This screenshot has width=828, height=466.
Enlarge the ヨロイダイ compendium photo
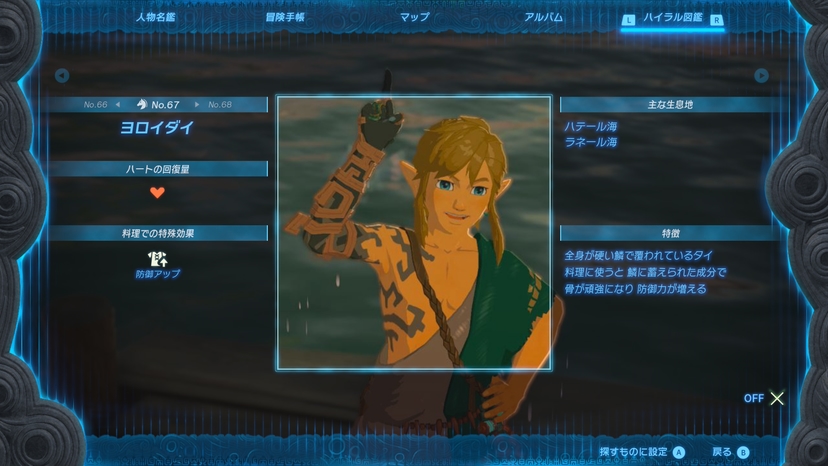pos(413,232)
